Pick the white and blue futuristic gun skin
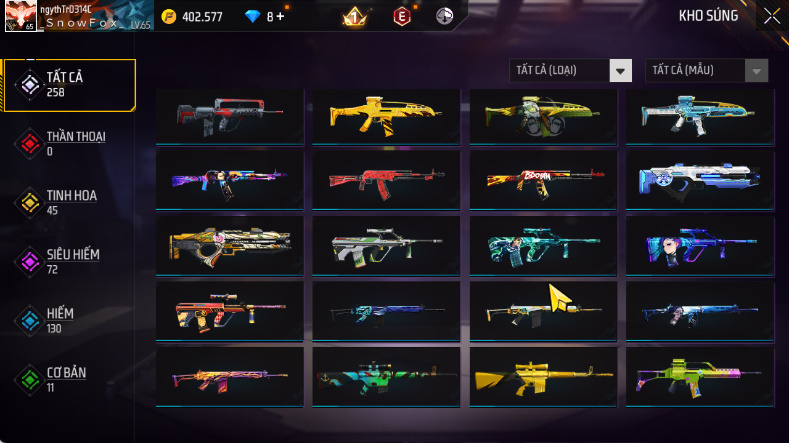 (699, 179)
